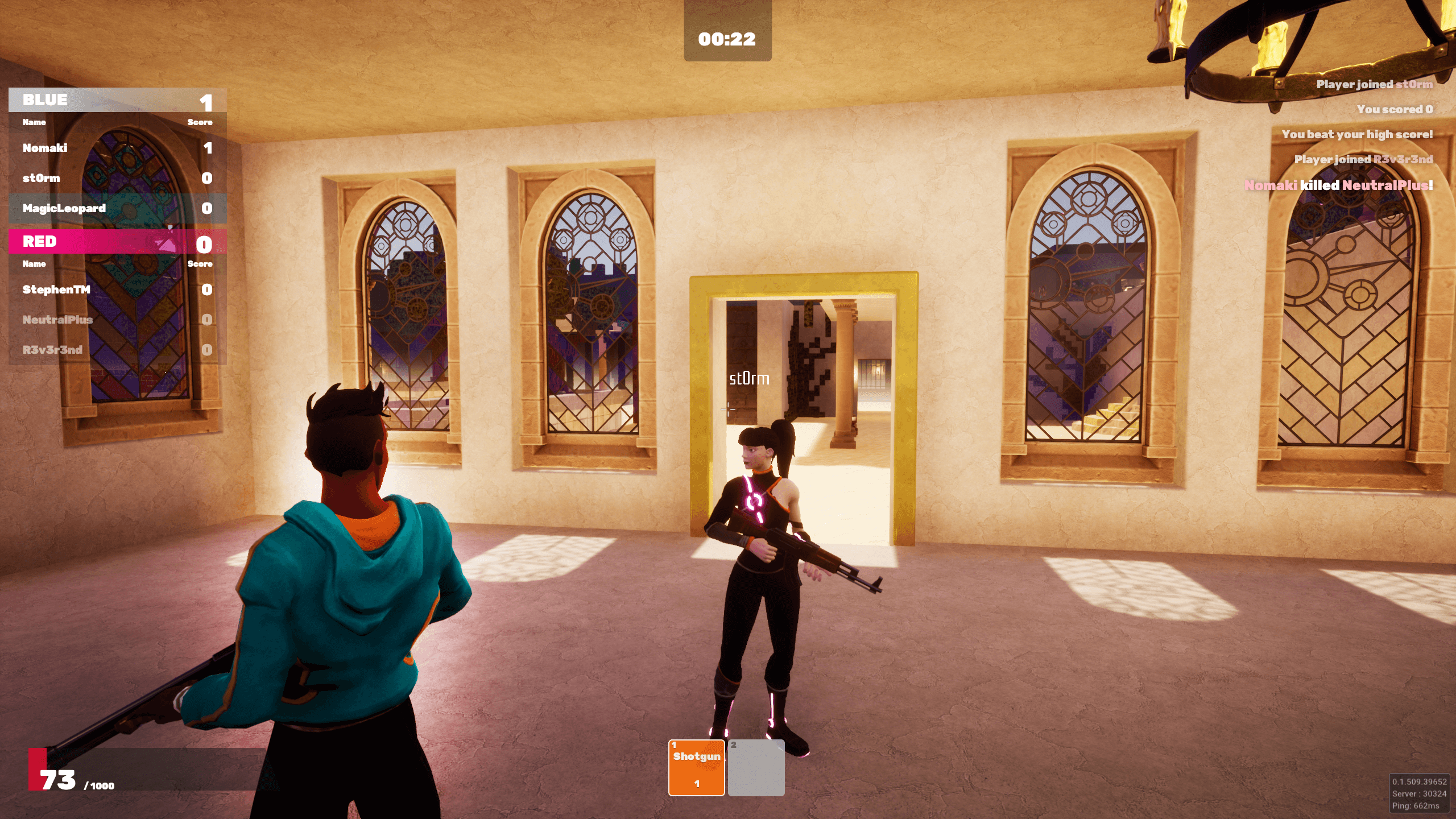
Task: Click the RED team header
Action: (x=117, y=242)
